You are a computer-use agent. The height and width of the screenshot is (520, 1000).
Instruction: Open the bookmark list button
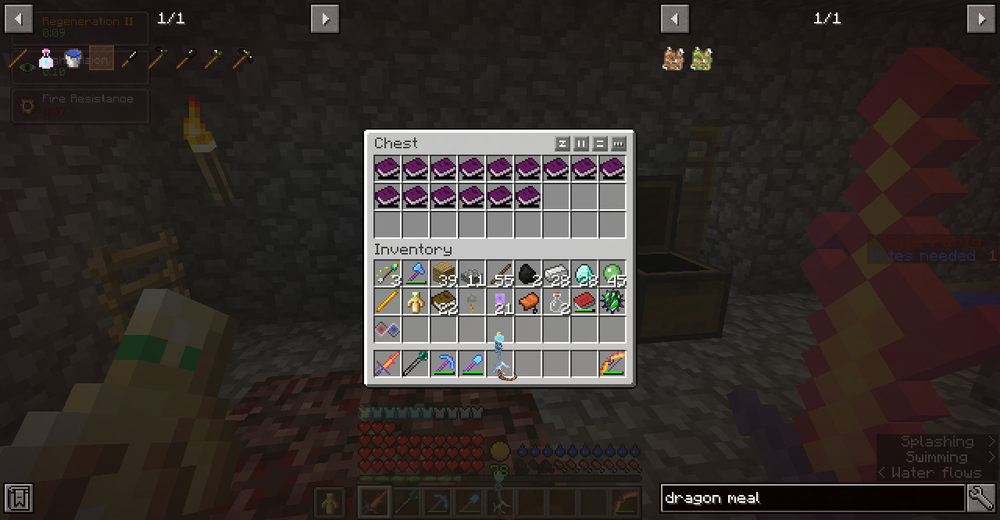pyautogui.click(x=19, y=497)
